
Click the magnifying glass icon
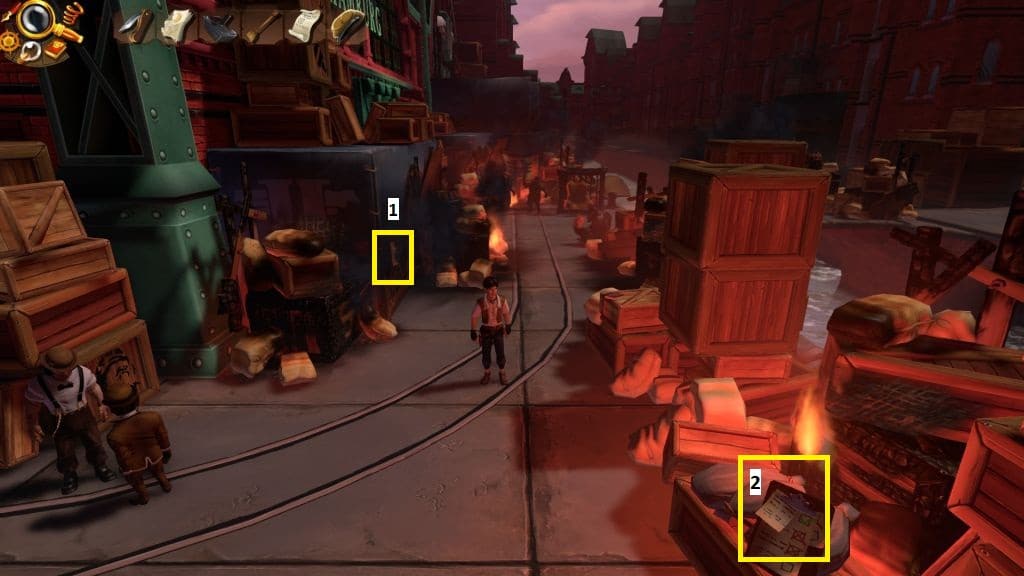pyautogui.click(x=35, y=19)
